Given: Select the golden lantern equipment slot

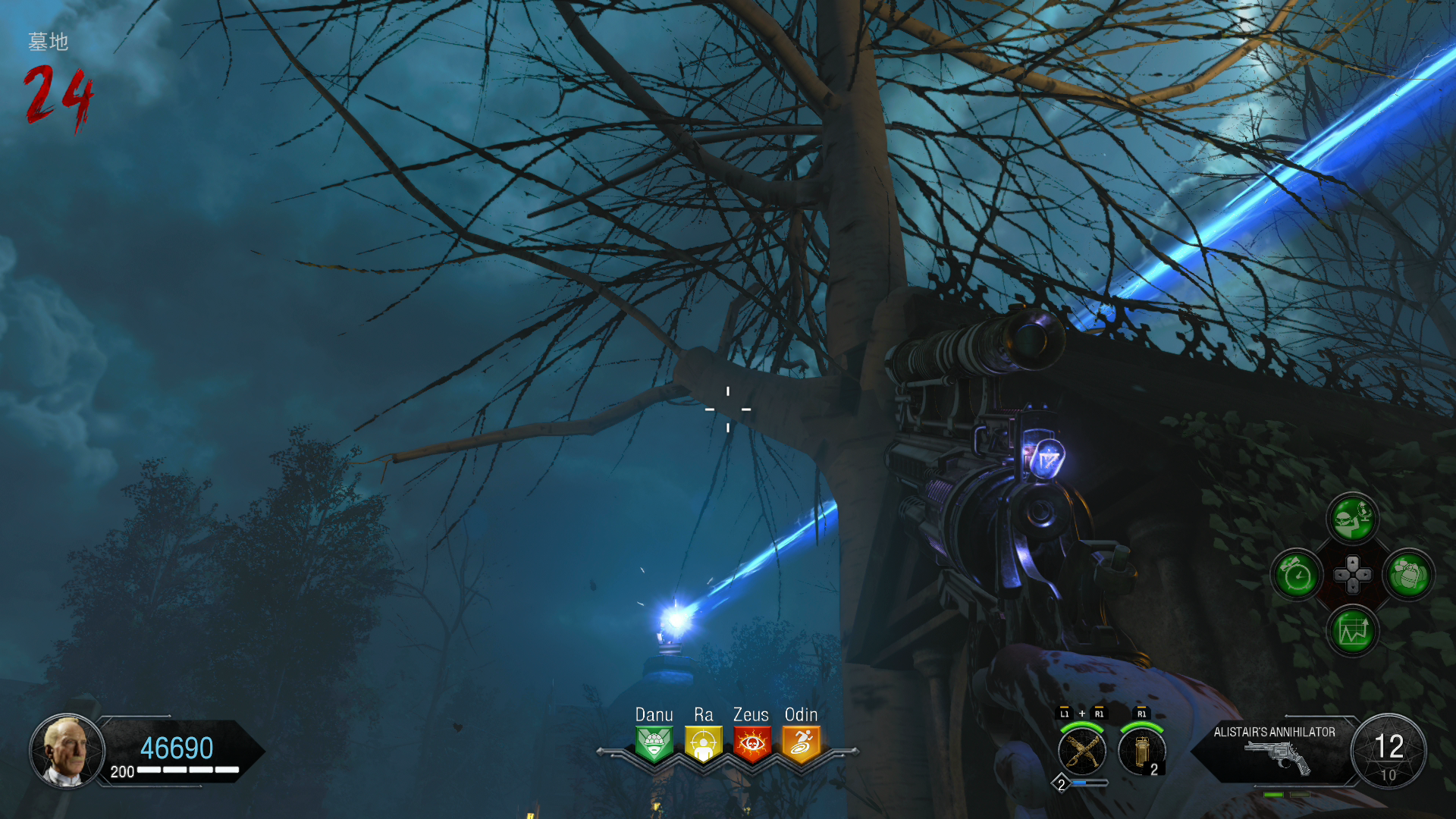Looking at the screenshot, I should click(x=1141, y=751).
